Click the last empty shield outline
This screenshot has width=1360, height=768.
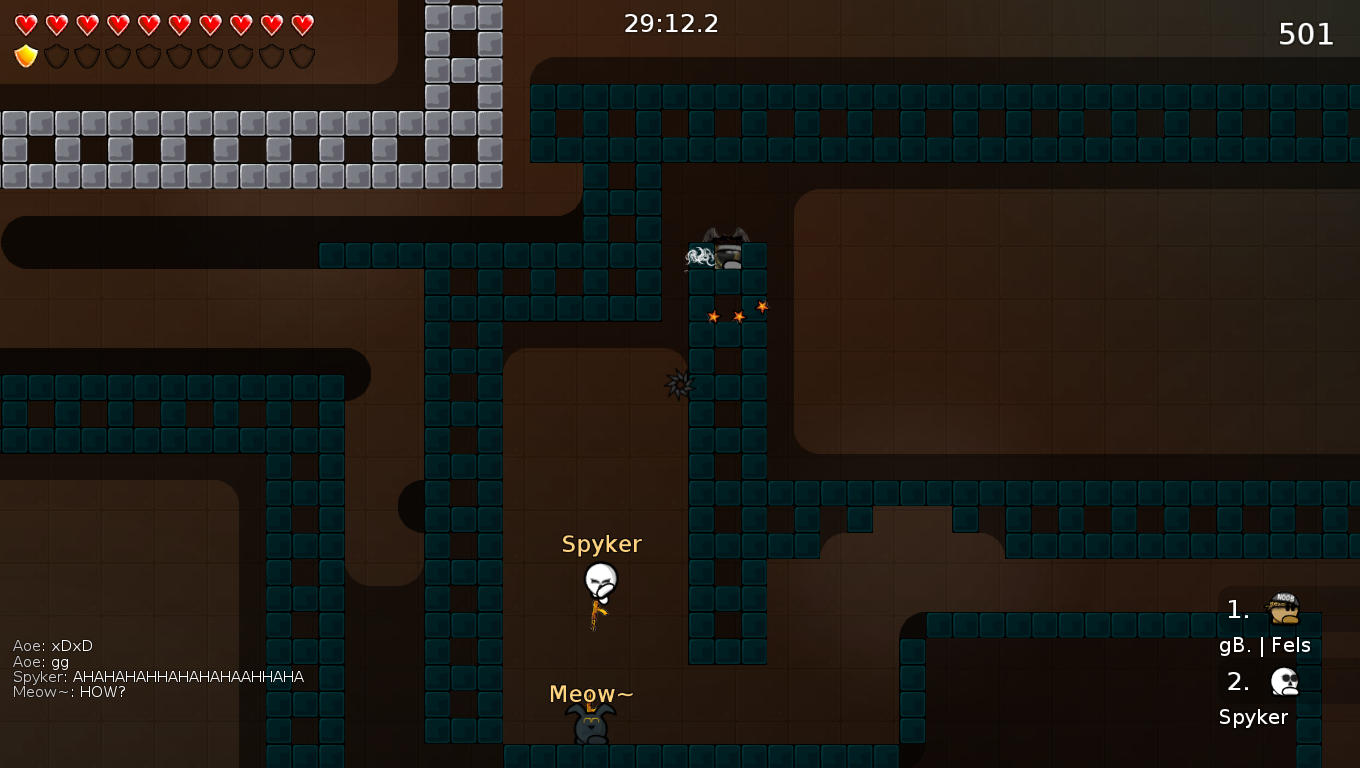(x=301, y=56)
